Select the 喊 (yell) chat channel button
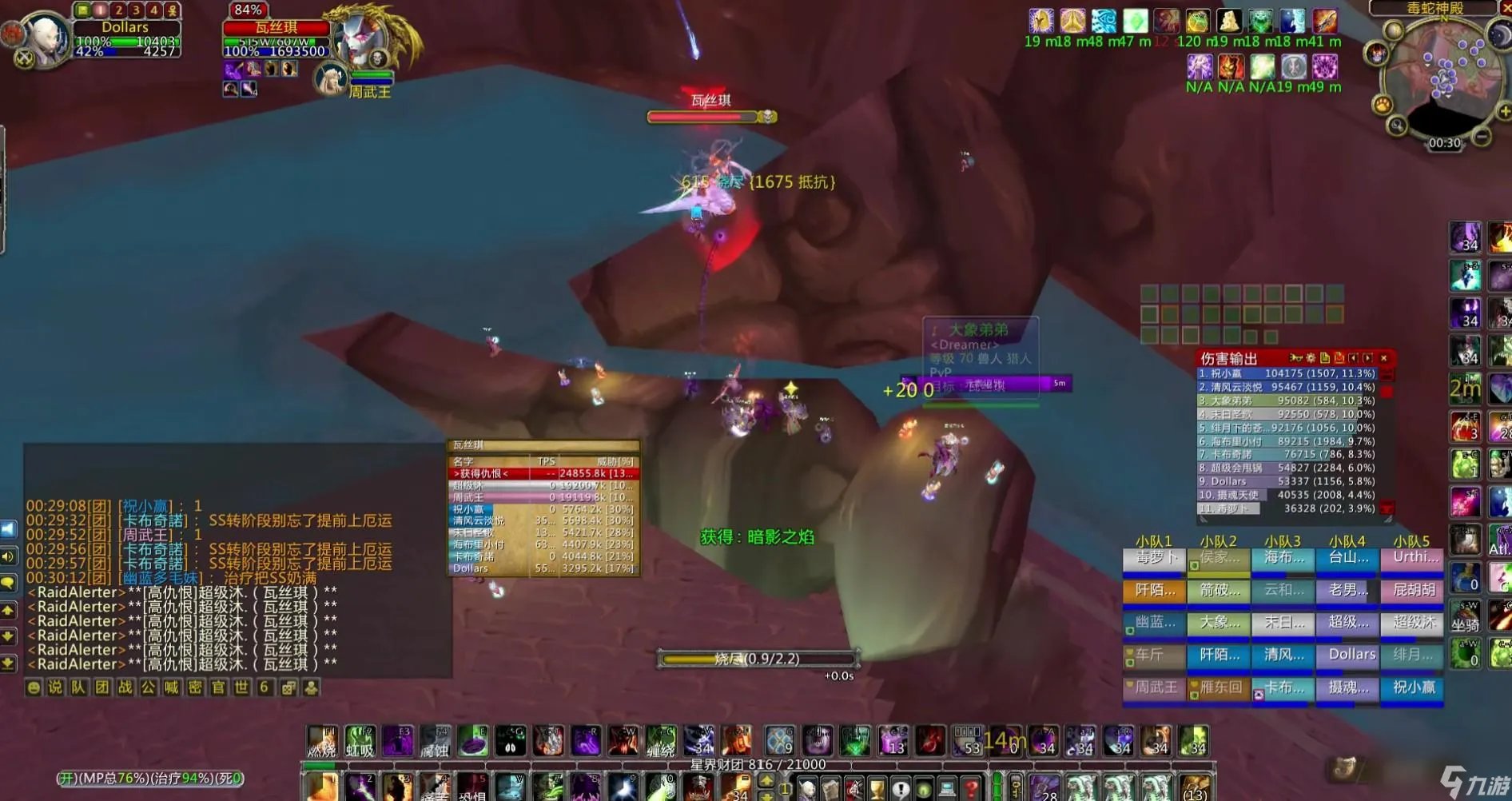Image resolution: width=1512 pixels, height=801 pixels. click(x=171, y=687)
